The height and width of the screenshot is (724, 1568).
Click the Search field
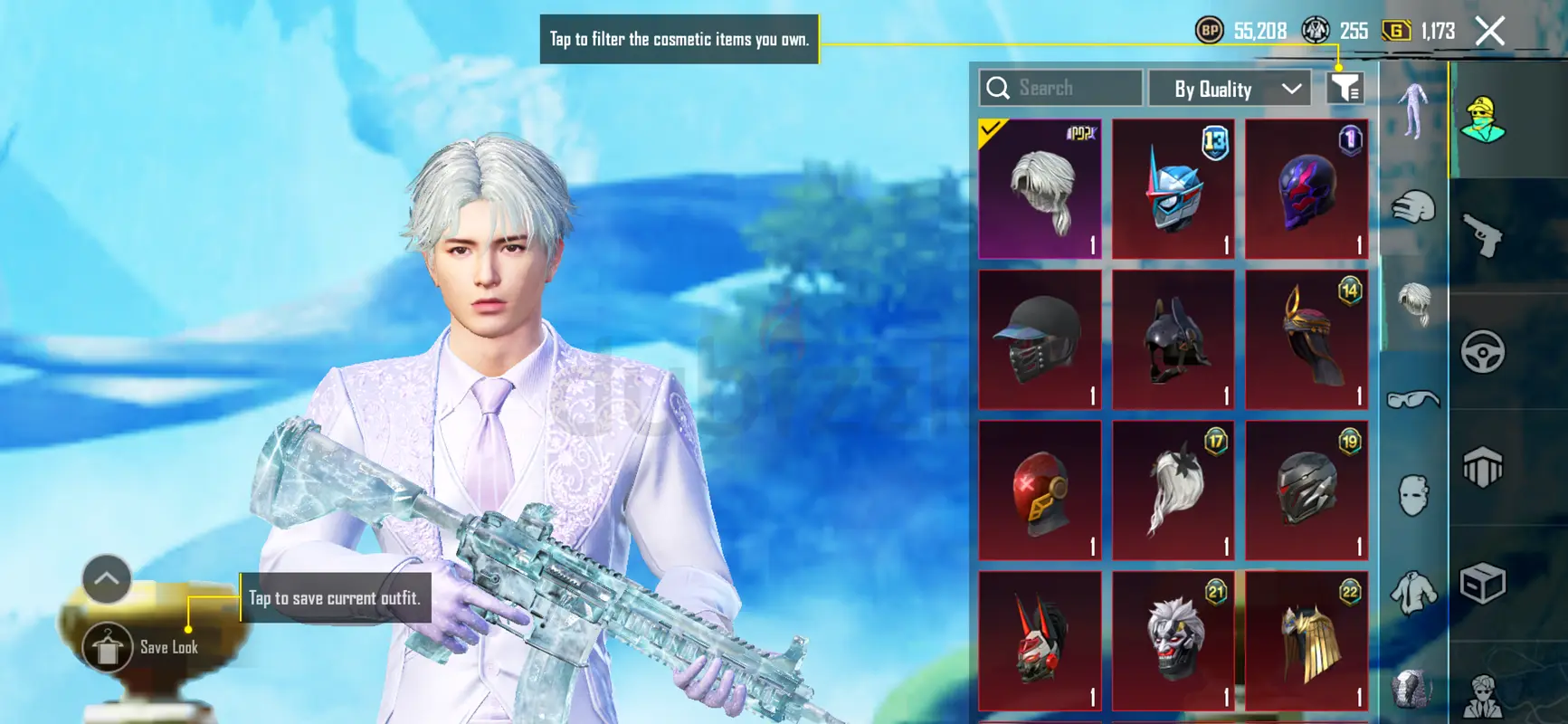tap(1060, 89)
